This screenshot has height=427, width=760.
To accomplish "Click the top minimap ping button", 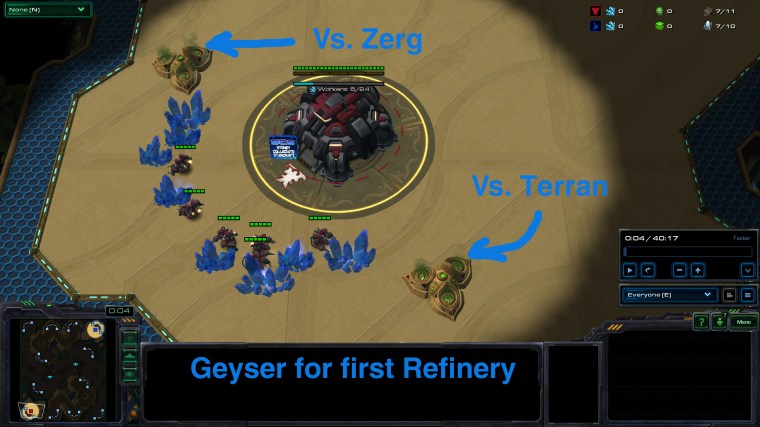I will click(x=130, y=337).
